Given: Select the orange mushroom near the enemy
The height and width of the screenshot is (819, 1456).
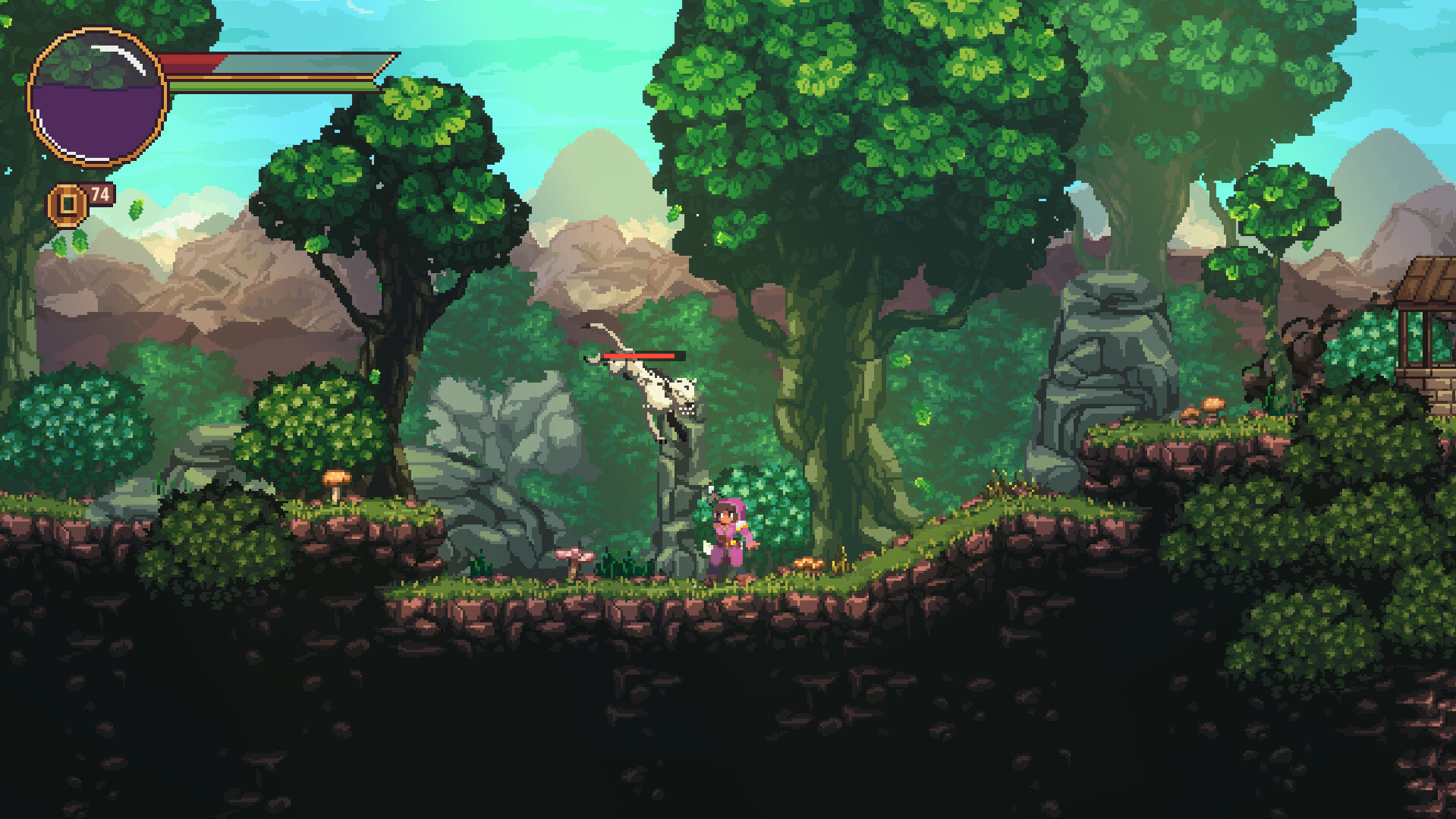Looking at the screenshot, I should point(807,563).
